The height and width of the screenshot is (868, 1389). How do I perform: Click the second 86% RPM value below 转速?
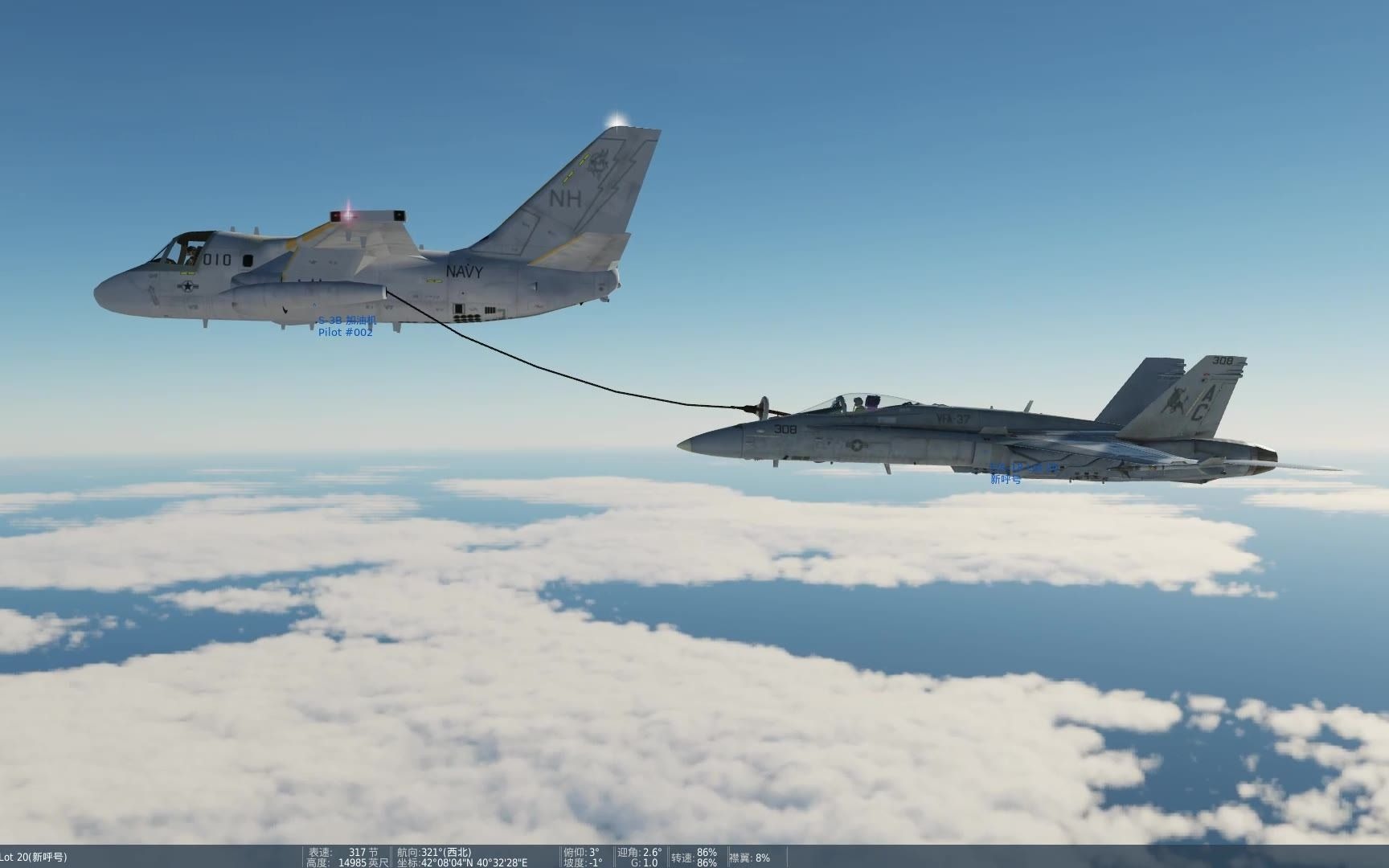[707, 862]
